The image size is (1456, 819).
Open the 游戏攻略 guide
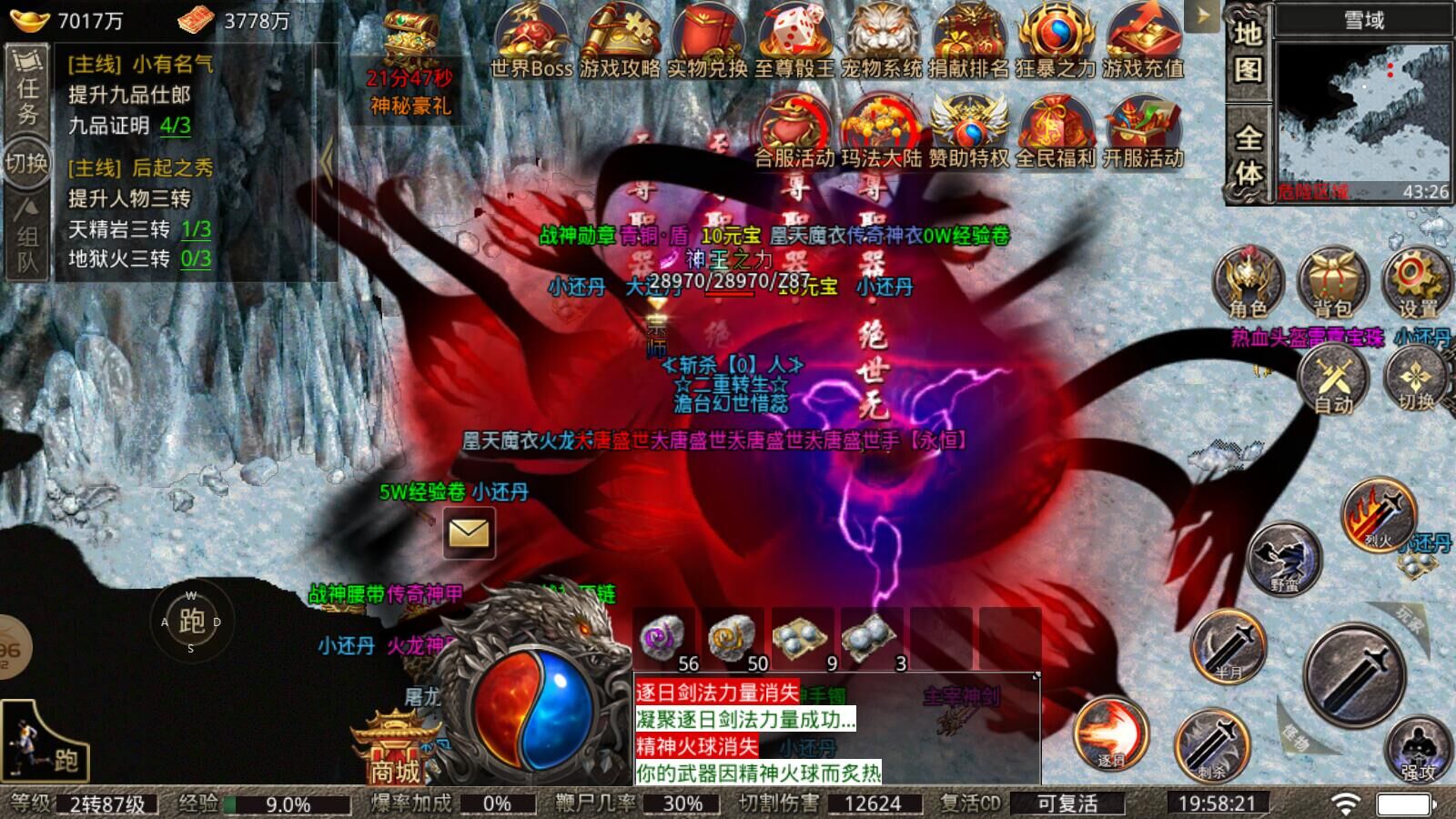(620, 41)
